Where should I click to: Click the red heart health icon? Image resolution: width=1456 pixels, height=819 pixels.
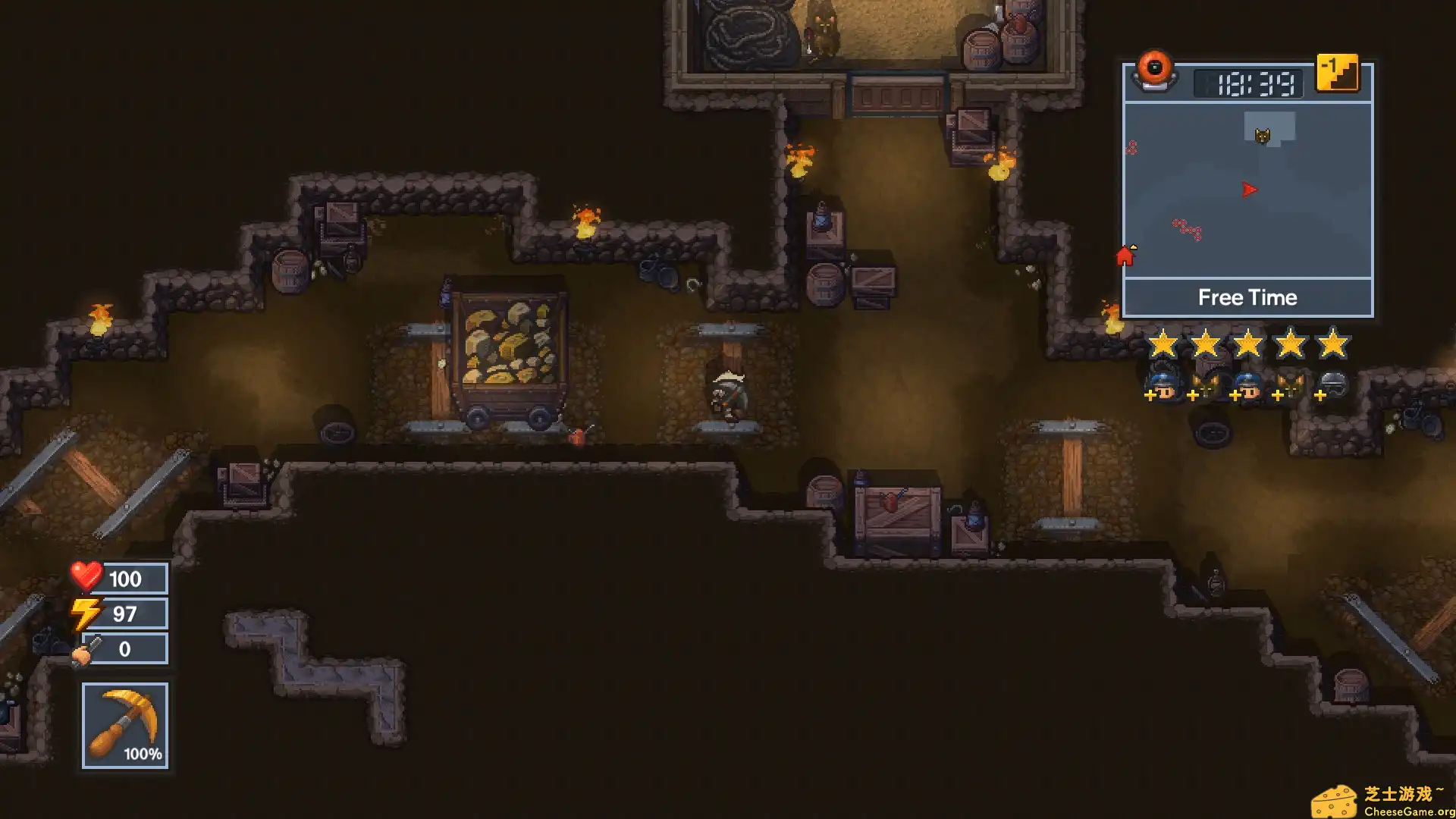(x=86, y=578)
